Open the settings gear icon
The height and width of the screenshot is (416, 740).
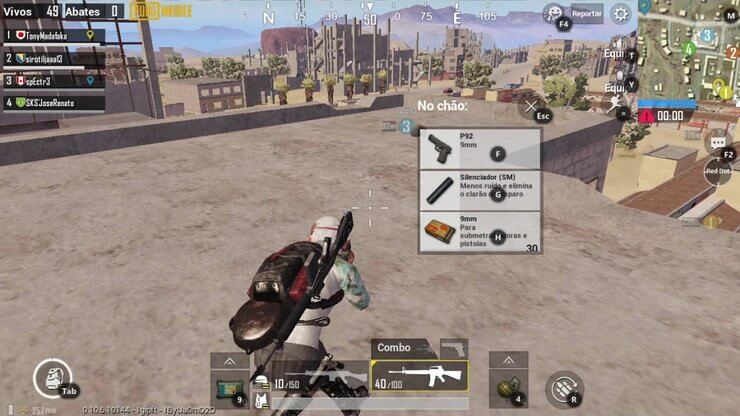[621, 14]
